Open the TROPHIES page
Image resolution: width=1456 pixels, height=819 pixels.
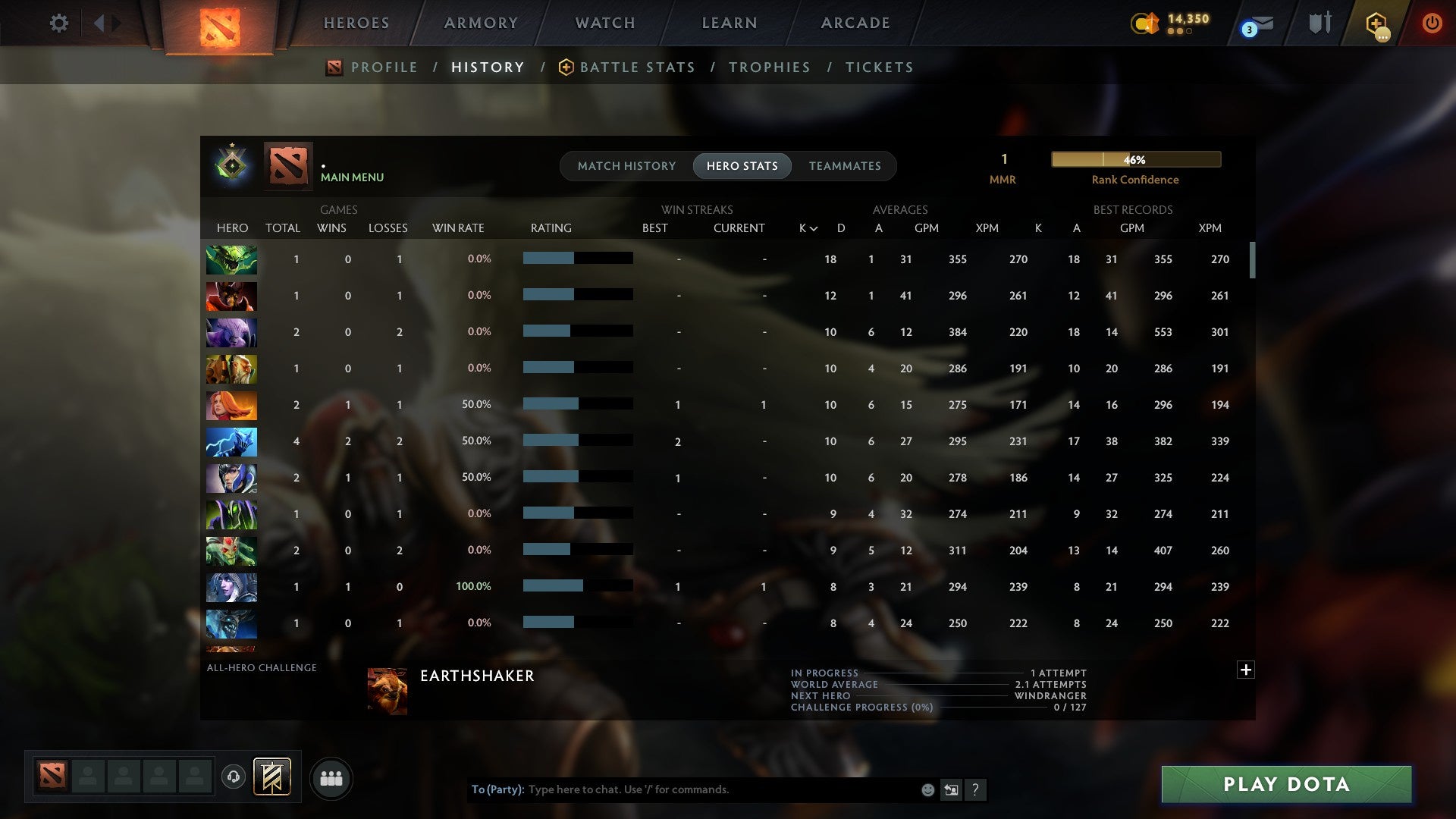pos(769,67)
